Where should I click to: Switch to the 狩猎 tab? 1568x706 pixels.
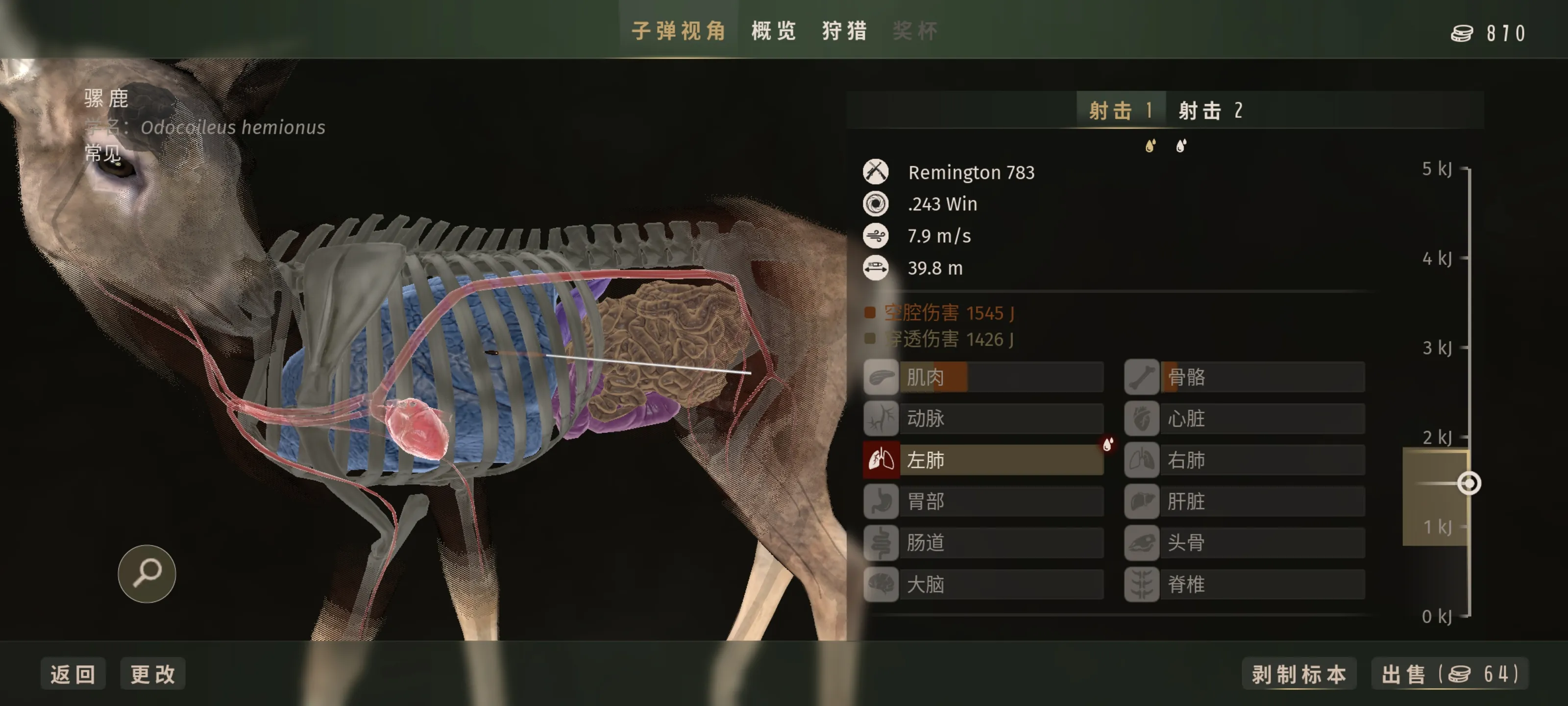pyautogui.click(x=844, y=31)
